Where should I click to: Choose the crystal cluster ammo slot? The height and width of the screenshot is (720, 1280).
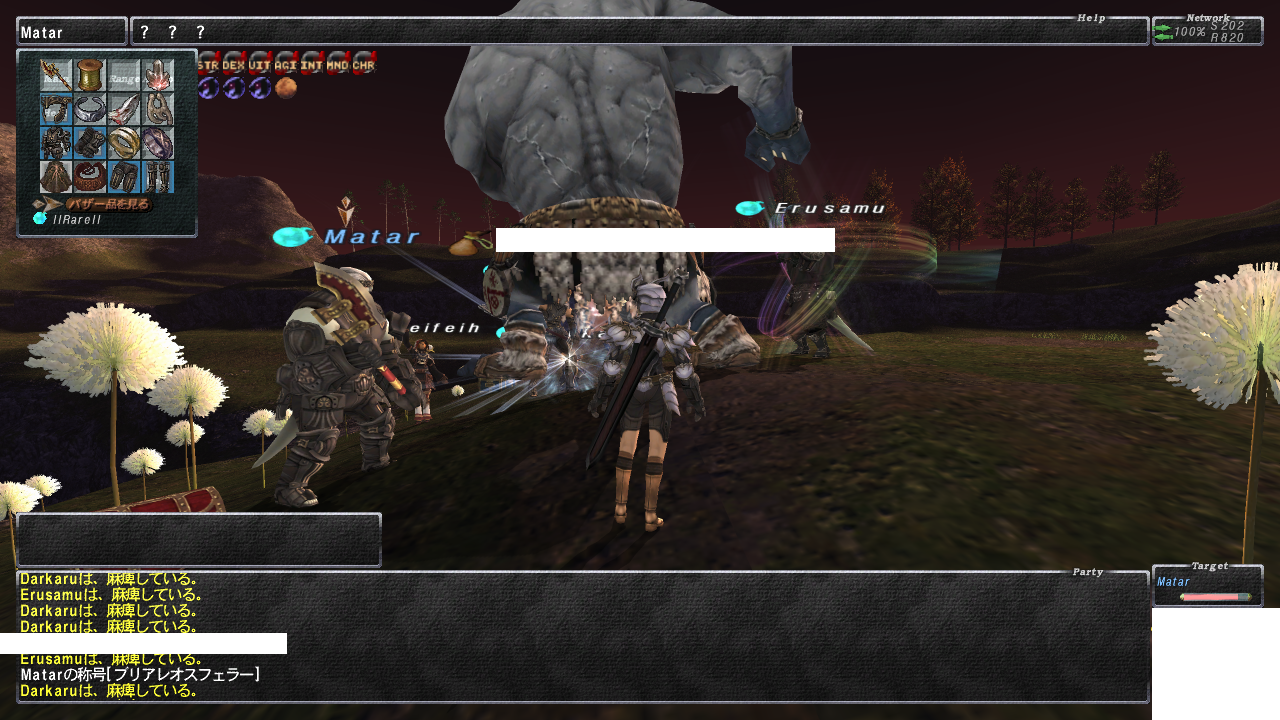(157, 76)
